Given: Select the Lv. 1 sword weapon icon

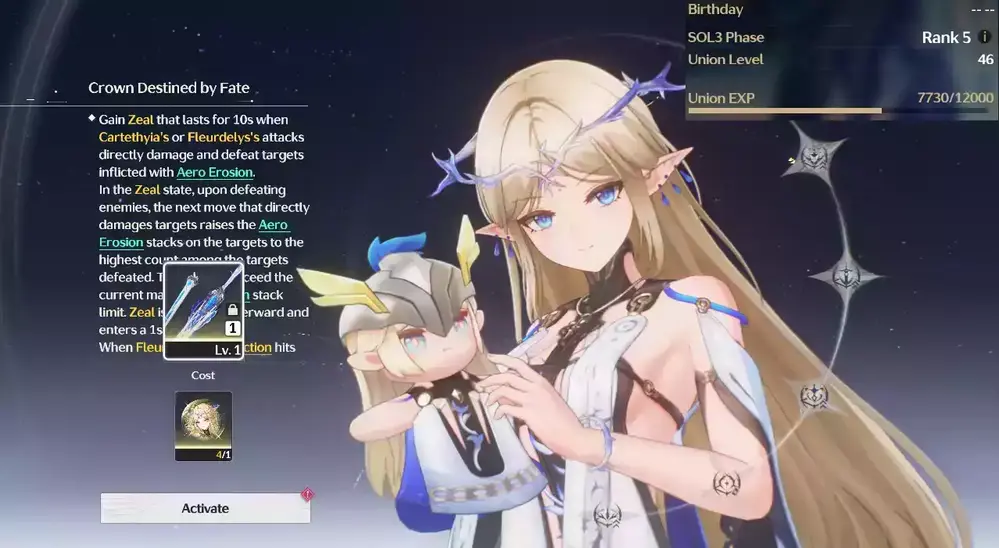Looking at the screenshot, I should point(203,310).
